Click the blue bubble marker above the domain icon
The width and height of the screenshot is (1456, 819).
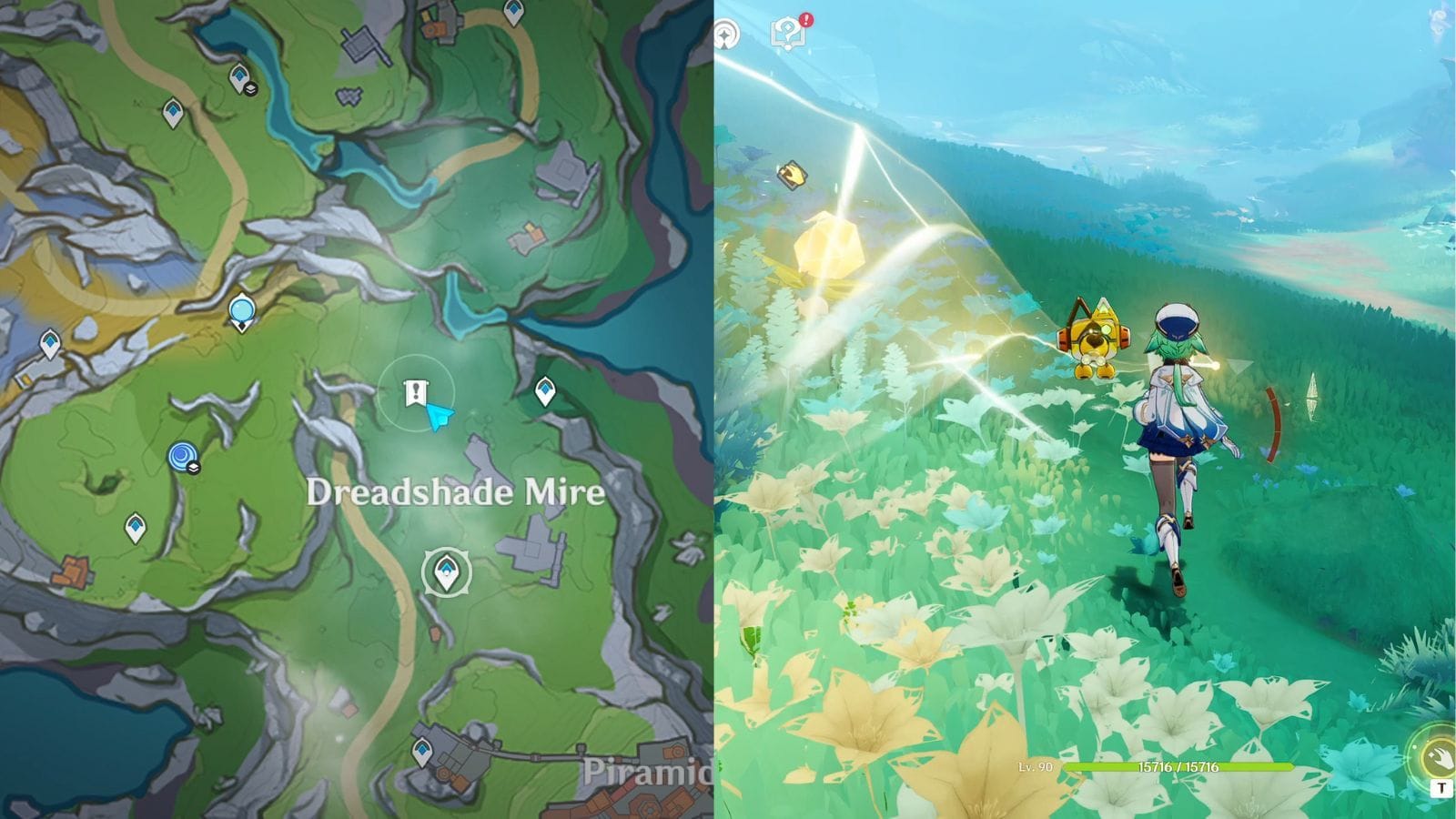click(241, 308)
